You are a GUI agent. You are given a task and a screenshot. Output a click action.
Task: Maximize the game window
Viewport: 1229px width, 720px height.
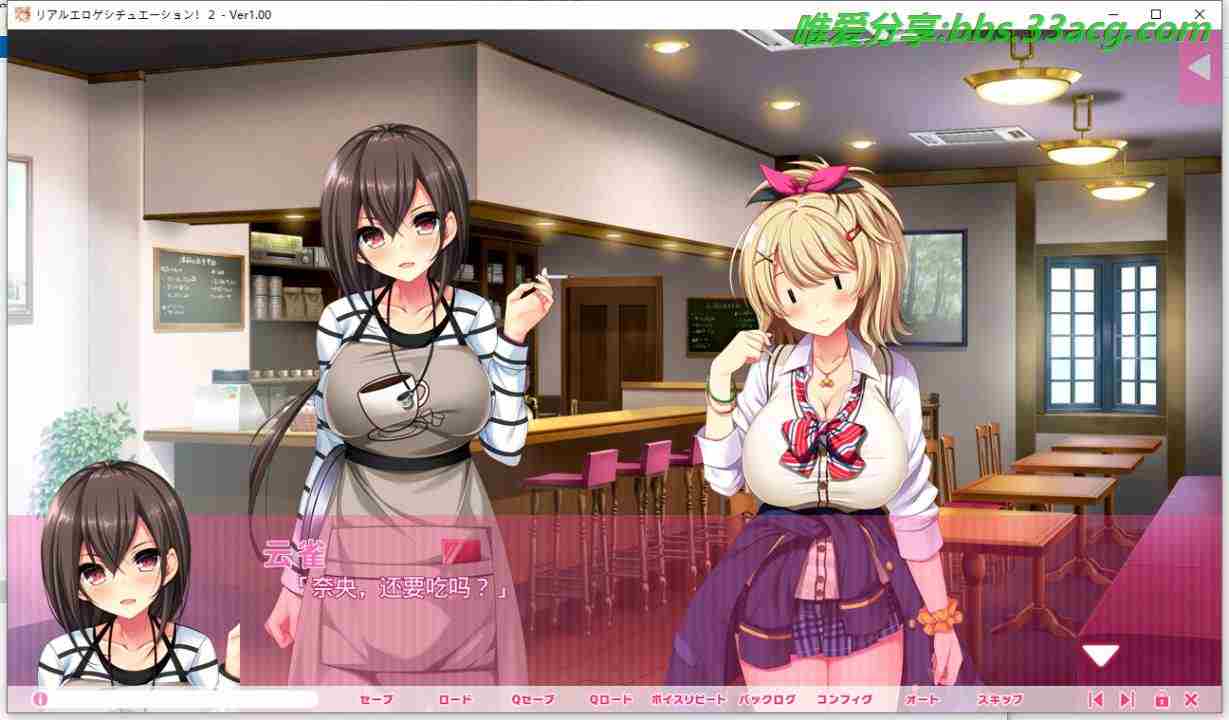click(1156, 14)
